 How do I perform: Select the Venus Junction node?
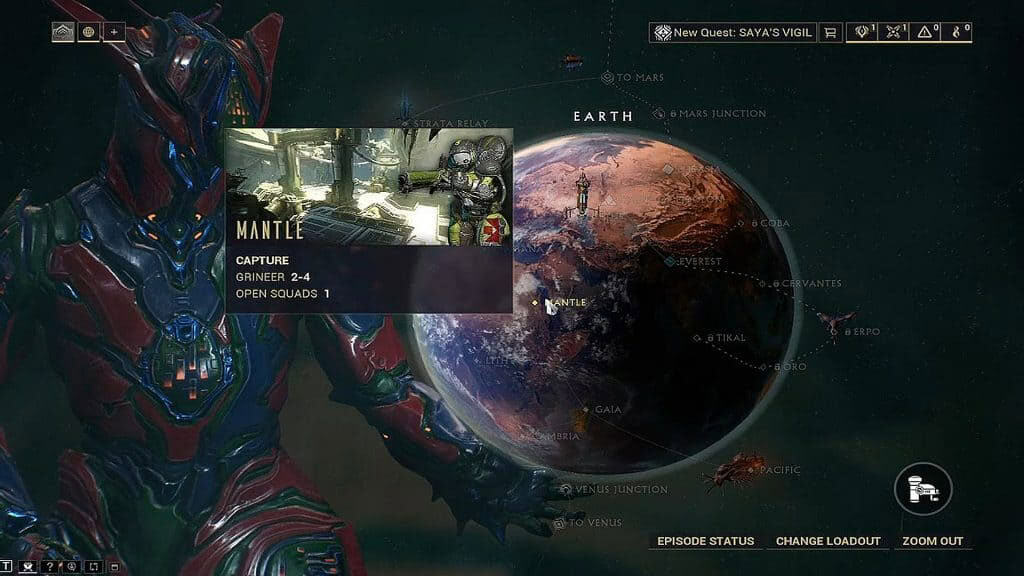567,489
